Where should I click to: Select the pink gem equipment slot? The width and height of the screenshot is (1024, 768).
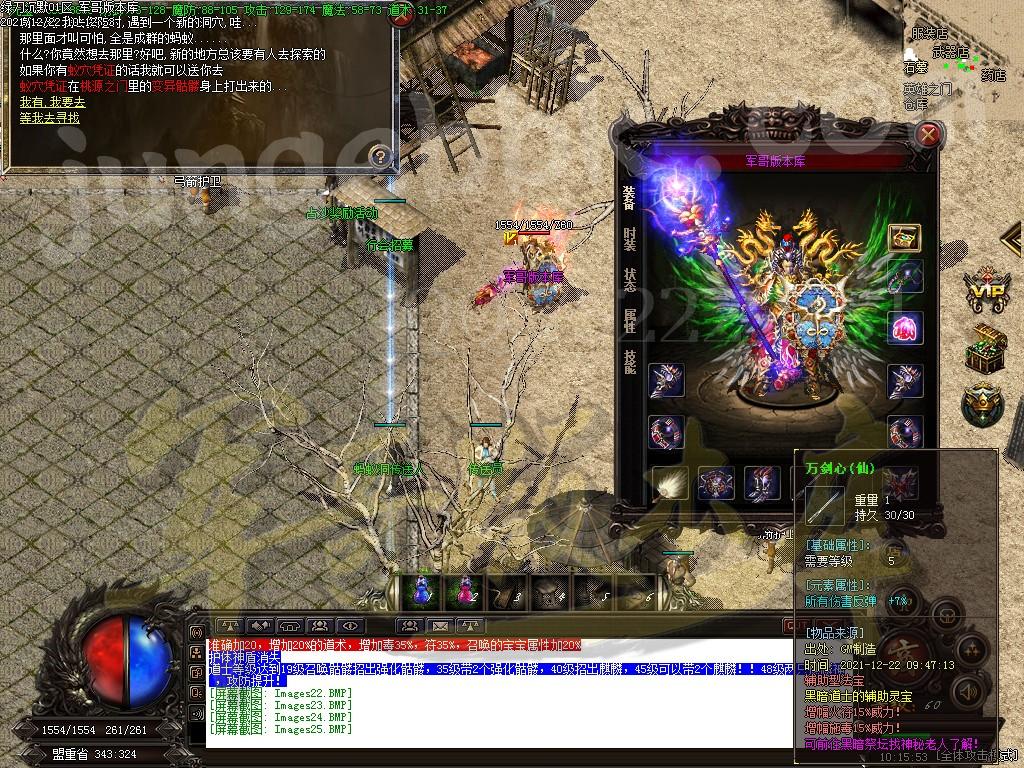pyautogui.click(x=904, y=327)
